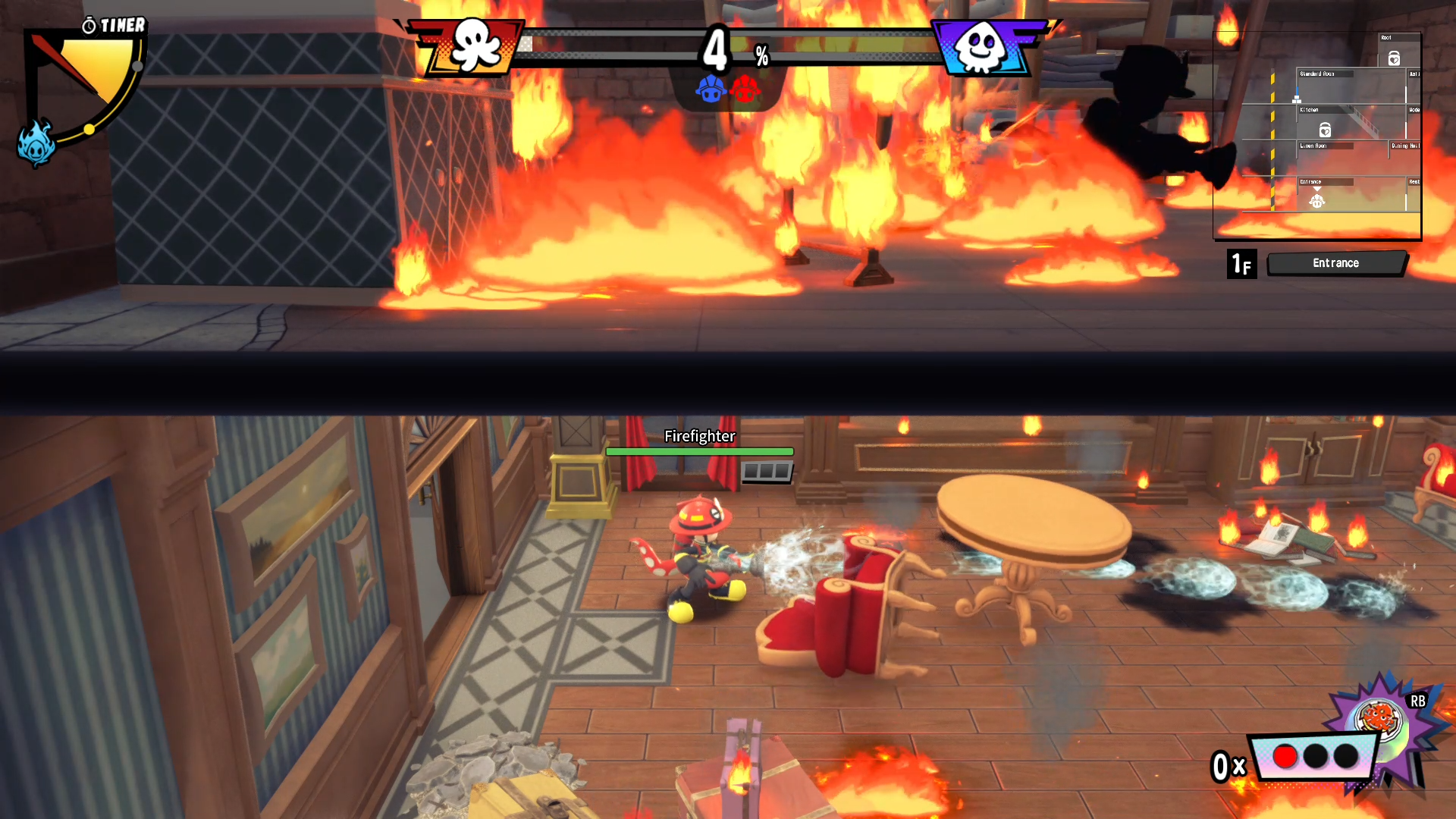Viewport: 1456px width, 819px height.
Task: Click the 1F floor indicator
Action: click(x=1242, y=263)
